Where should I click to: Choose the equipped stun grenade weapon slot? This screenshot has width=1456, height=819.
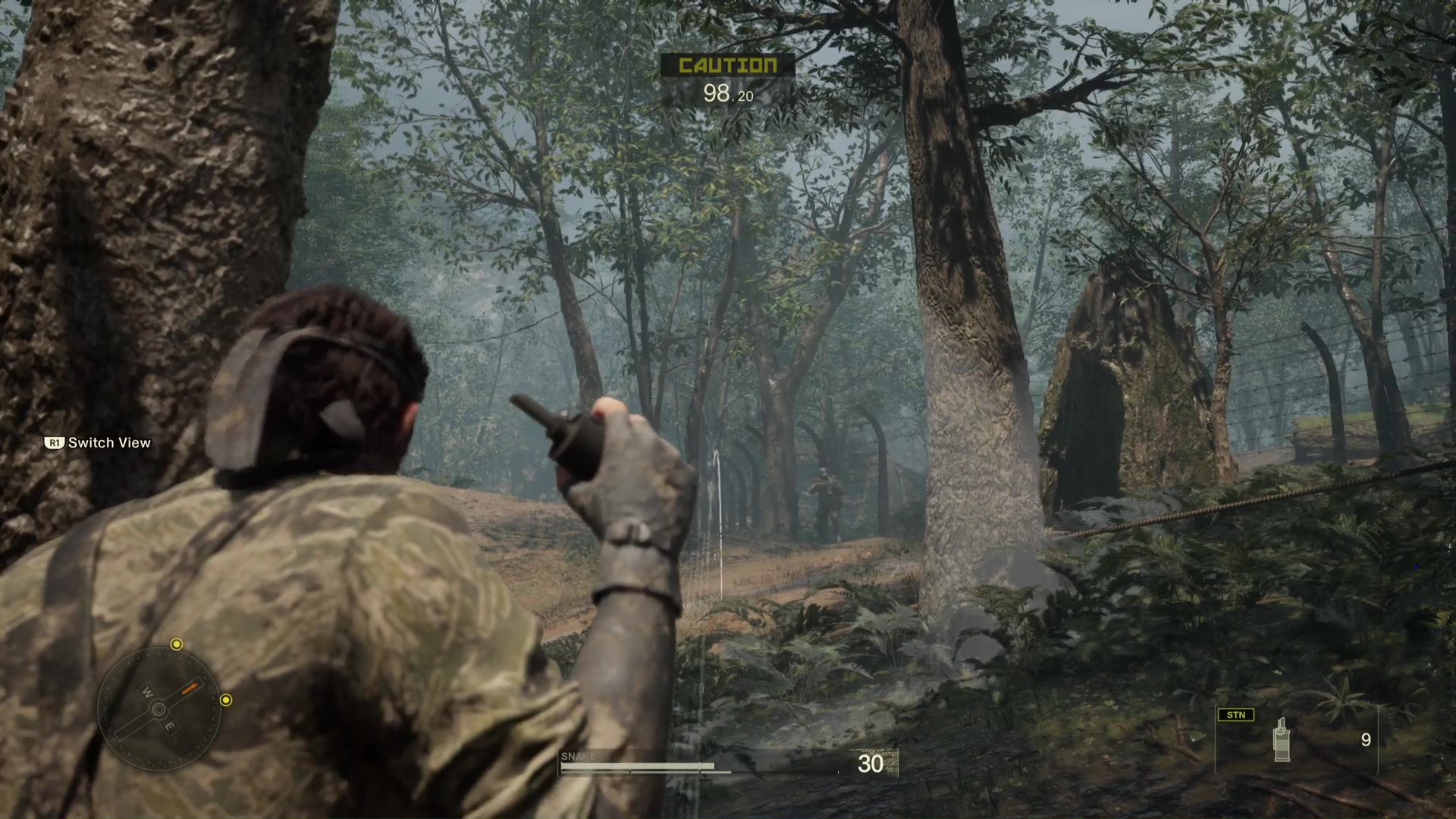1296,739
